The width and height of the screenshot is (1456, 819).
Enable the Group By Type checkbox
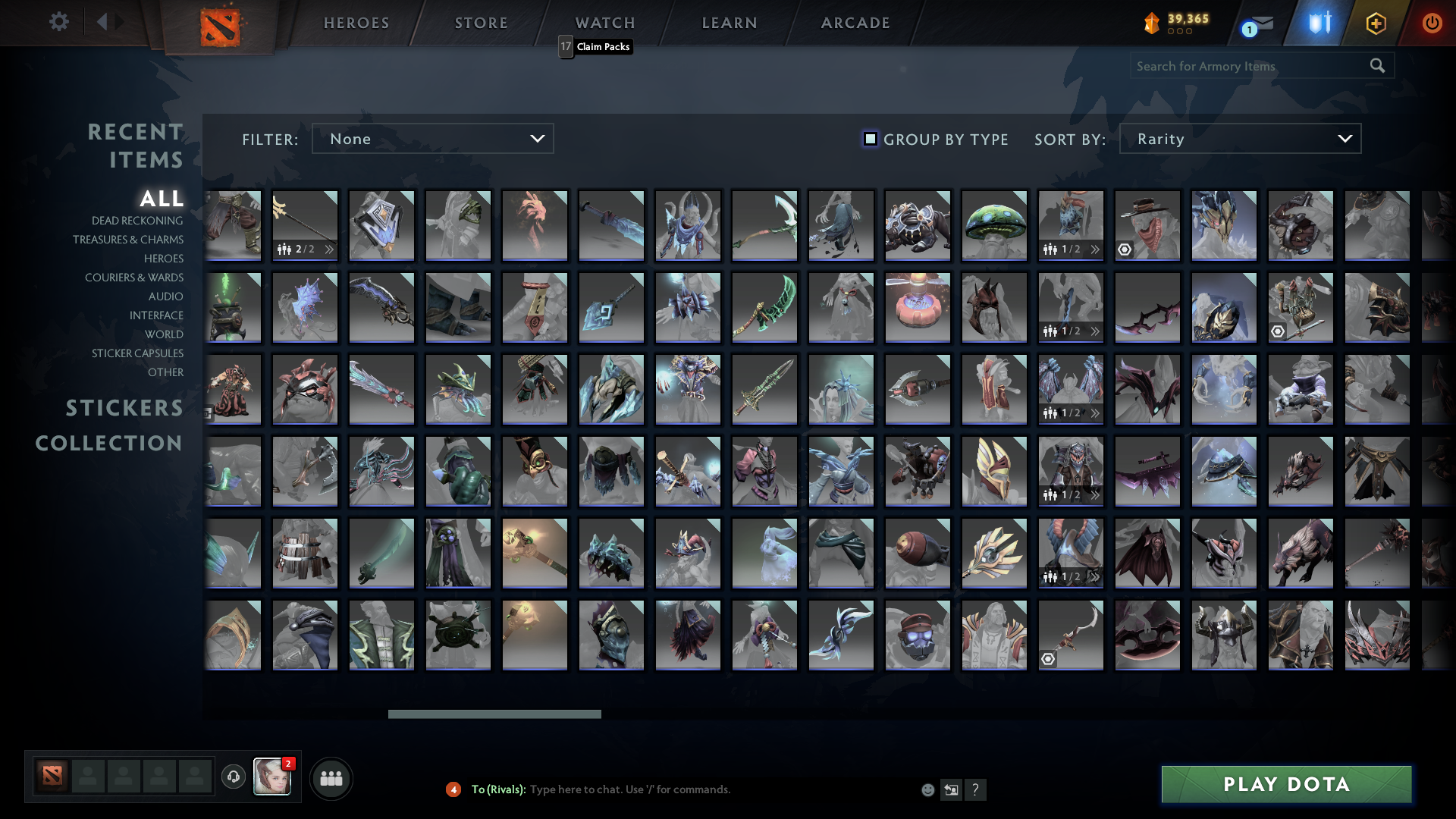(x=869, y=139)
